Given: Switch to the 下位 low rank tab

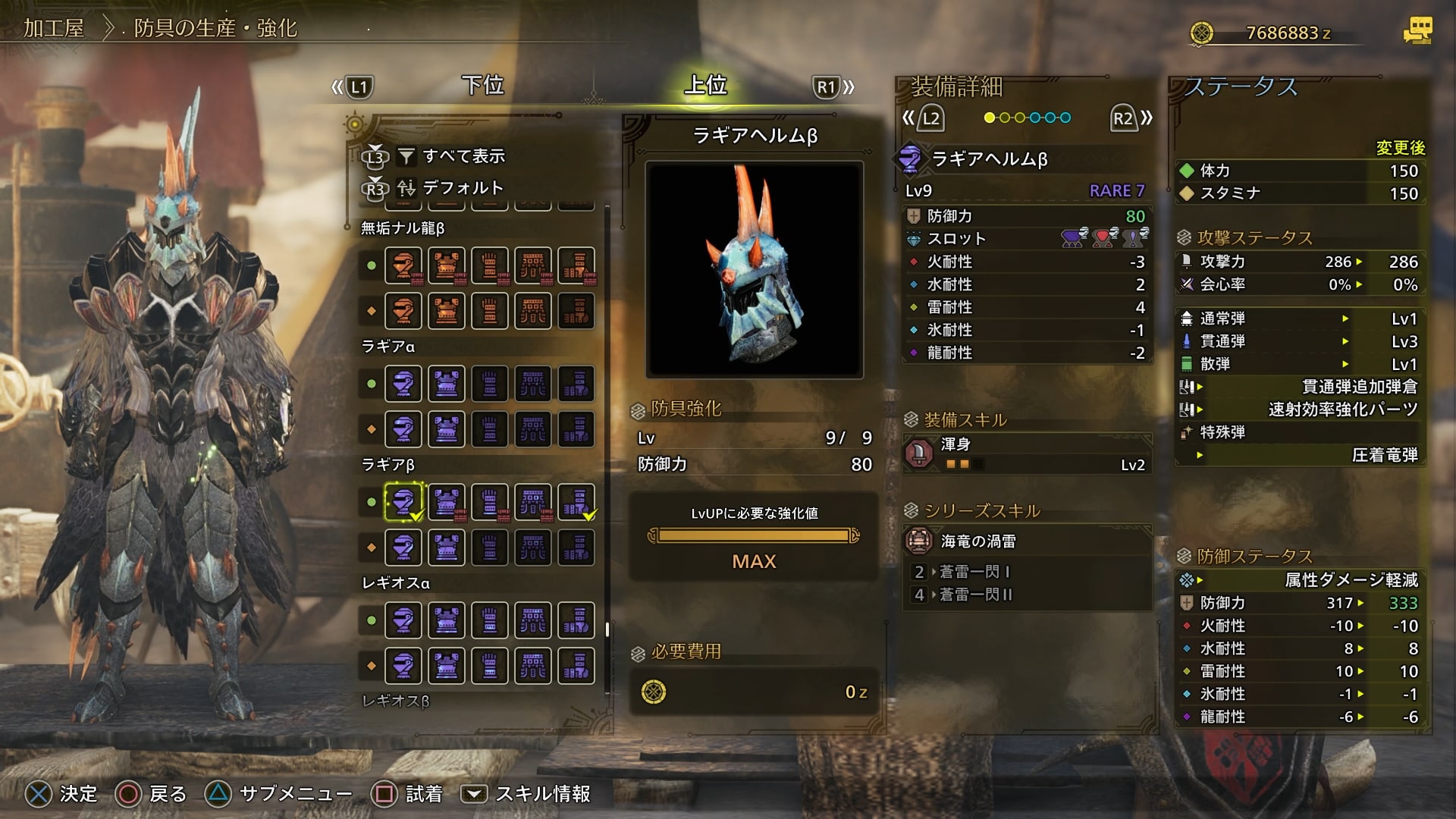Looking at the screenshot, I should [483, 85].
